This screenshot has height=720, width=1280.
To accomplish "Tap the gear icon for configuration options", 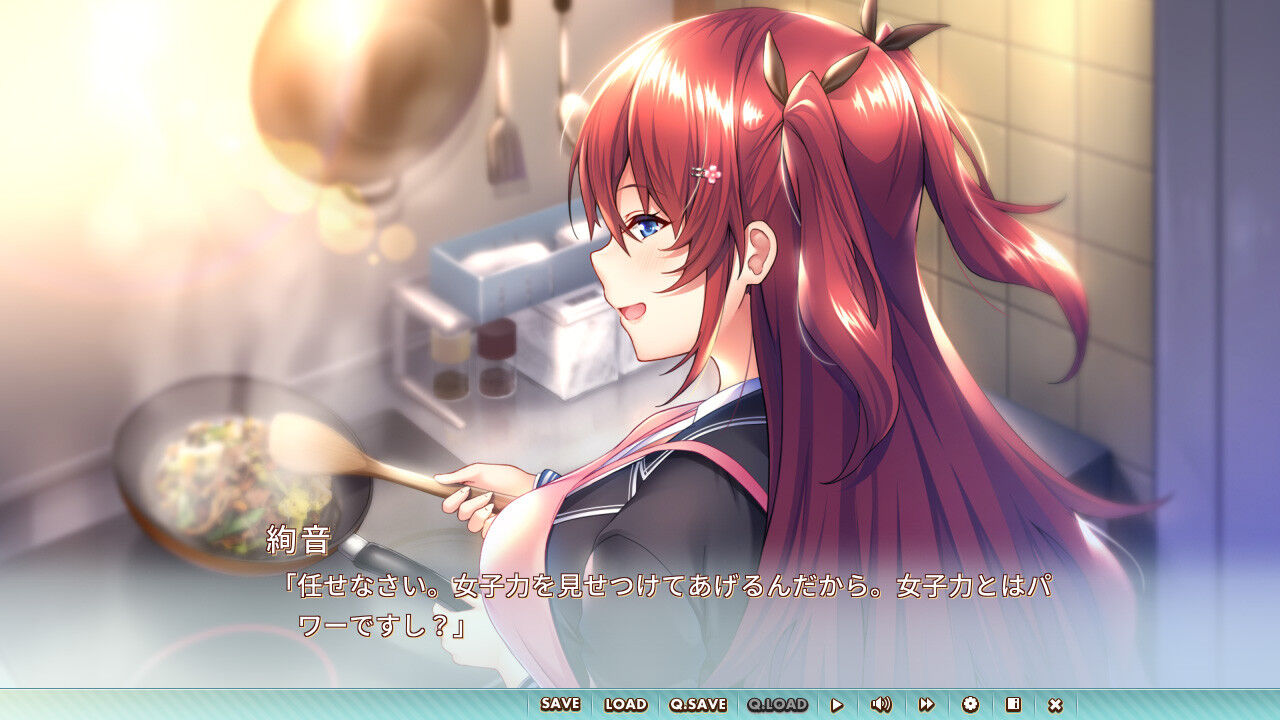I will pos(970,703).
